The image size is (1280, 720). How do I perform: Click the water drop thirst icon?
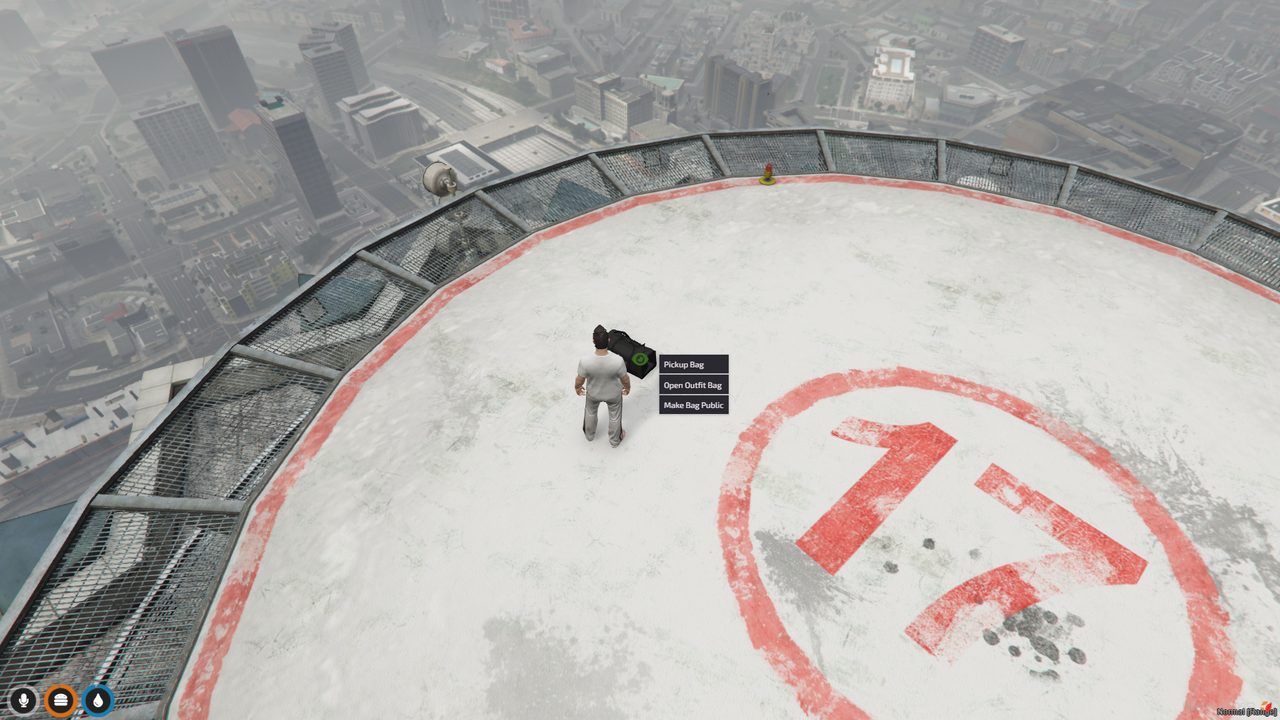(x=98, y=700)
